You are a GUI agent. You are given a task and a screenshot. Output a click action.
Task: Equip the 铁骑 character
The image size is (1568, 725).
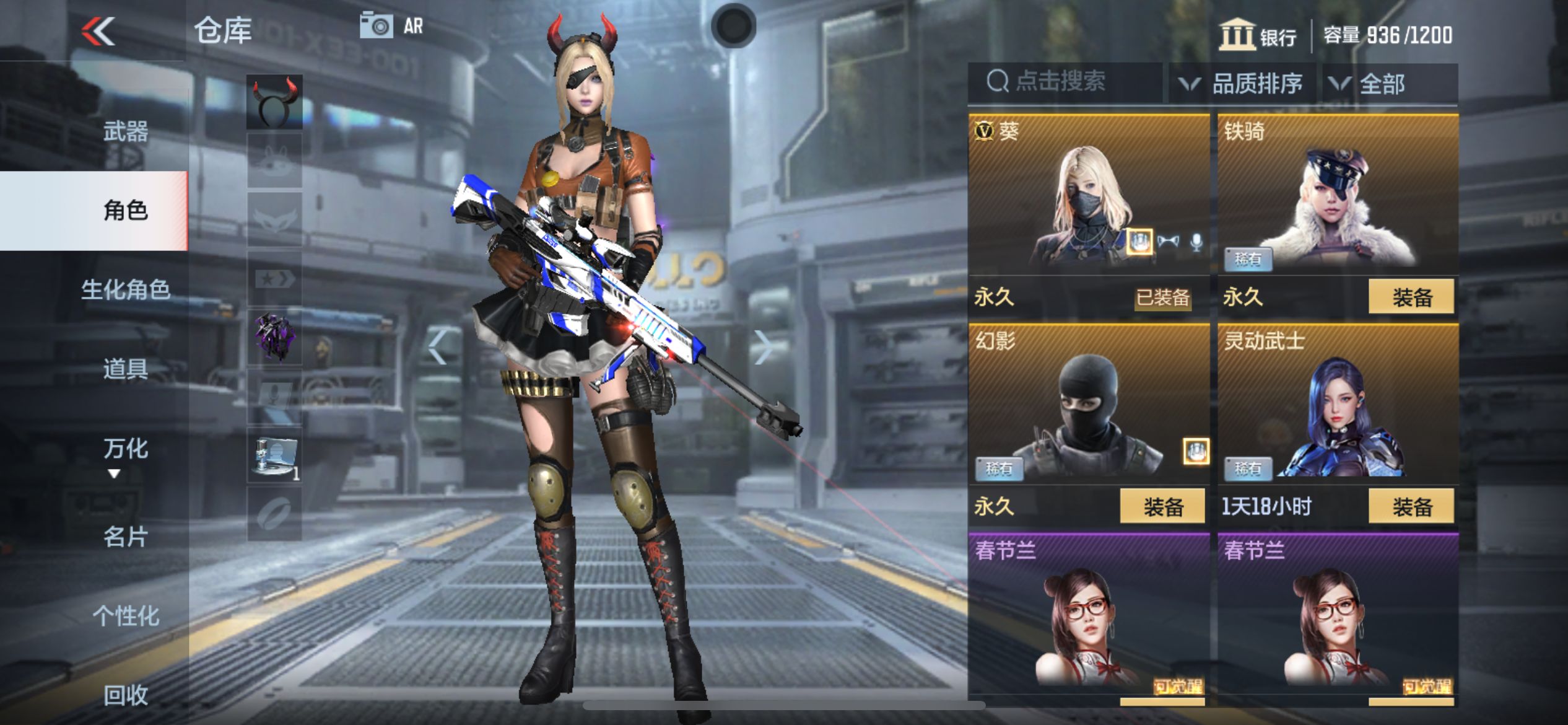tap(1411, 297)
